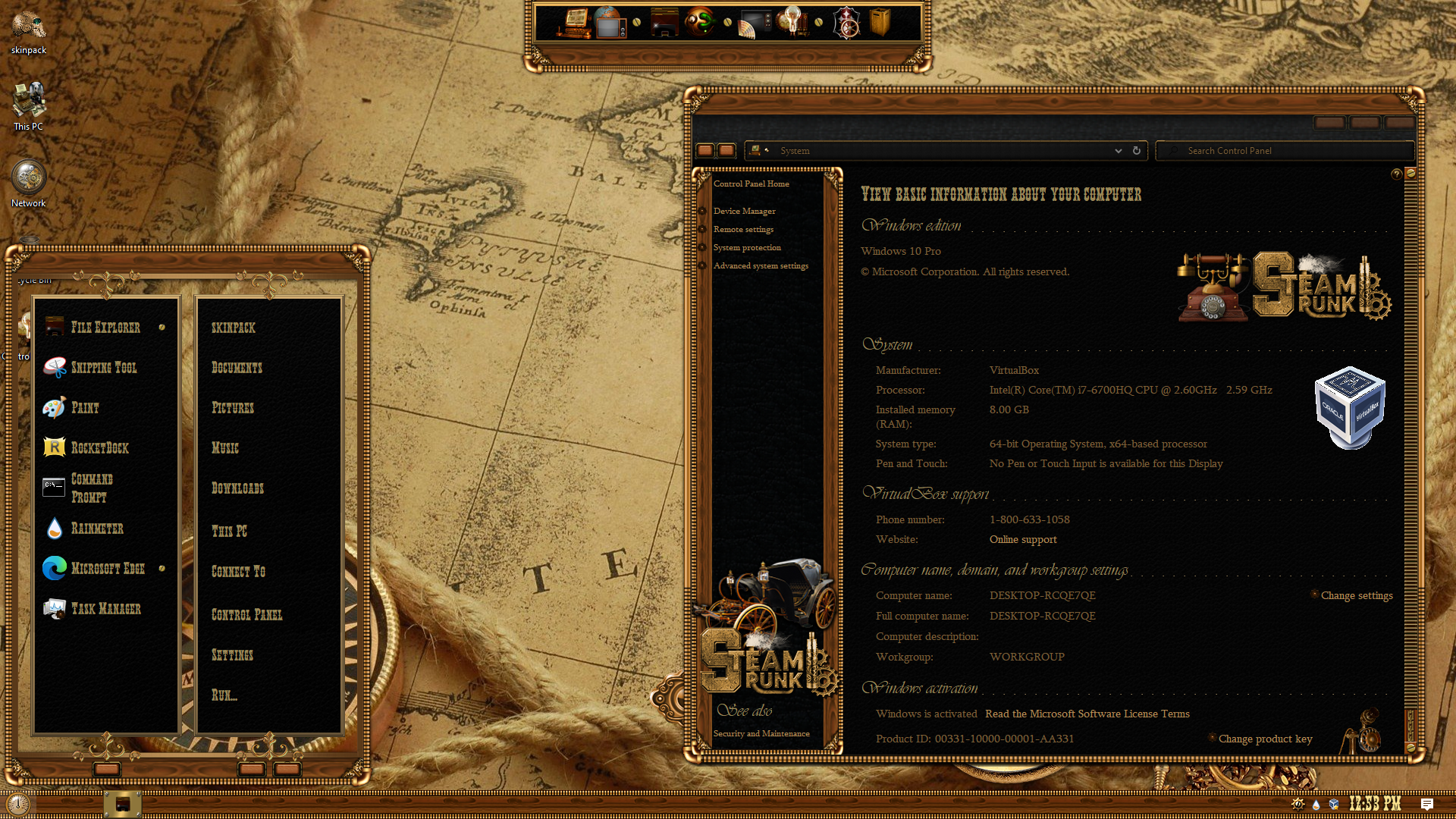Open the Documents folder entry
Screen dimensions: 1456x819
pyautogui.click(x=237, y=368)
